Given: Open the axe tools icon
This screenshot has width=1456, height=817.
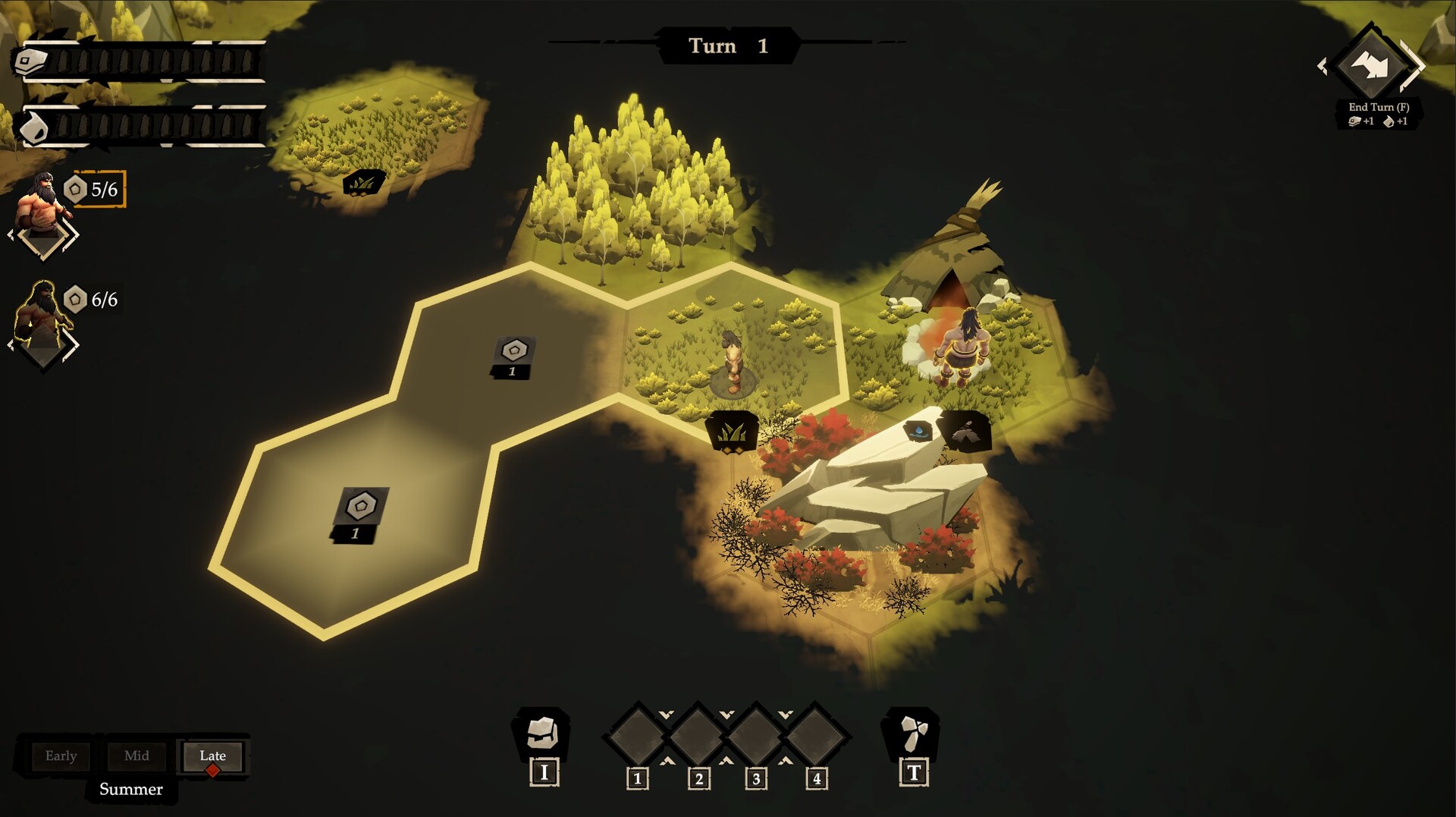Looking at the screenshot, I should pos(912,733).
